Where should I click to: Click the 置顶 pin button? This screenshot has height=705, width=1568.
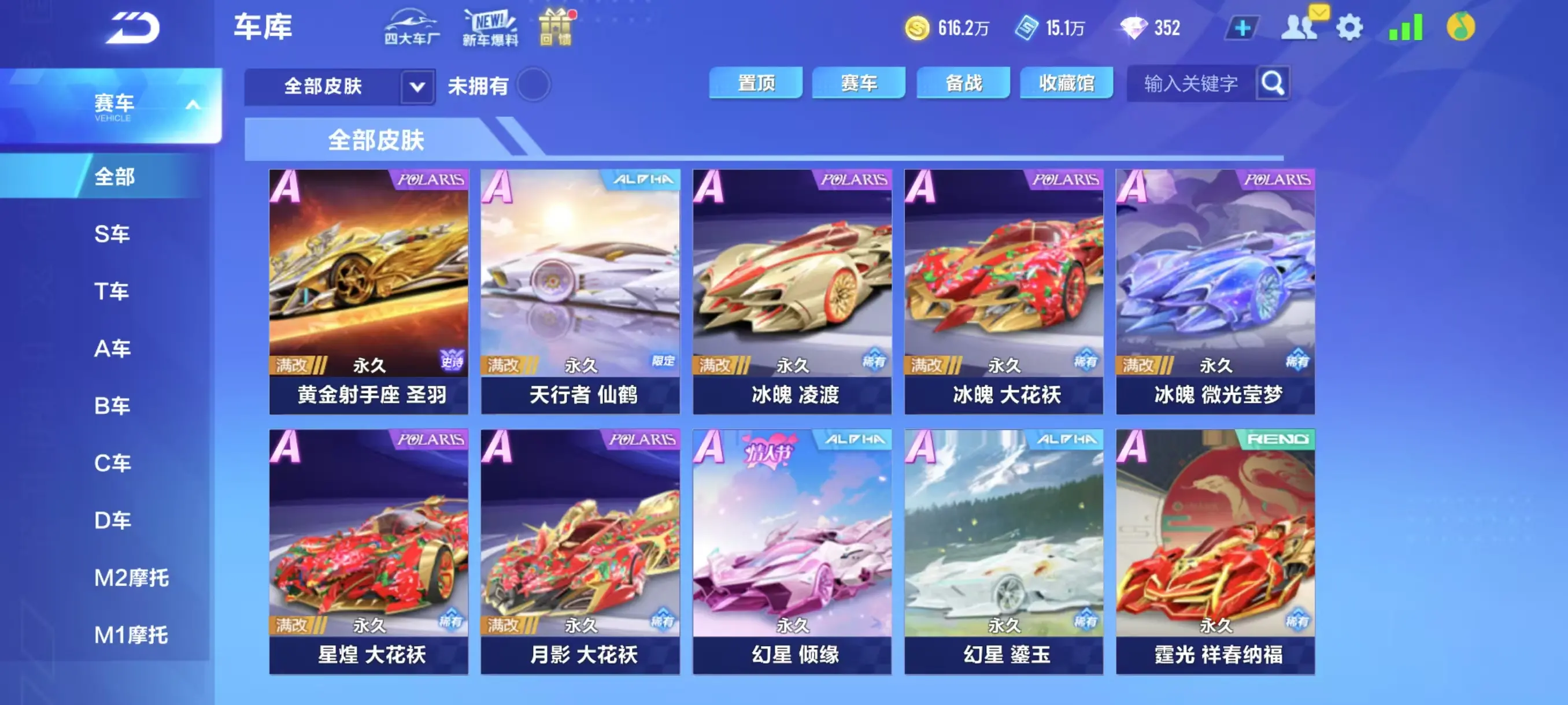pyautogui.click(x=757, y=83)
